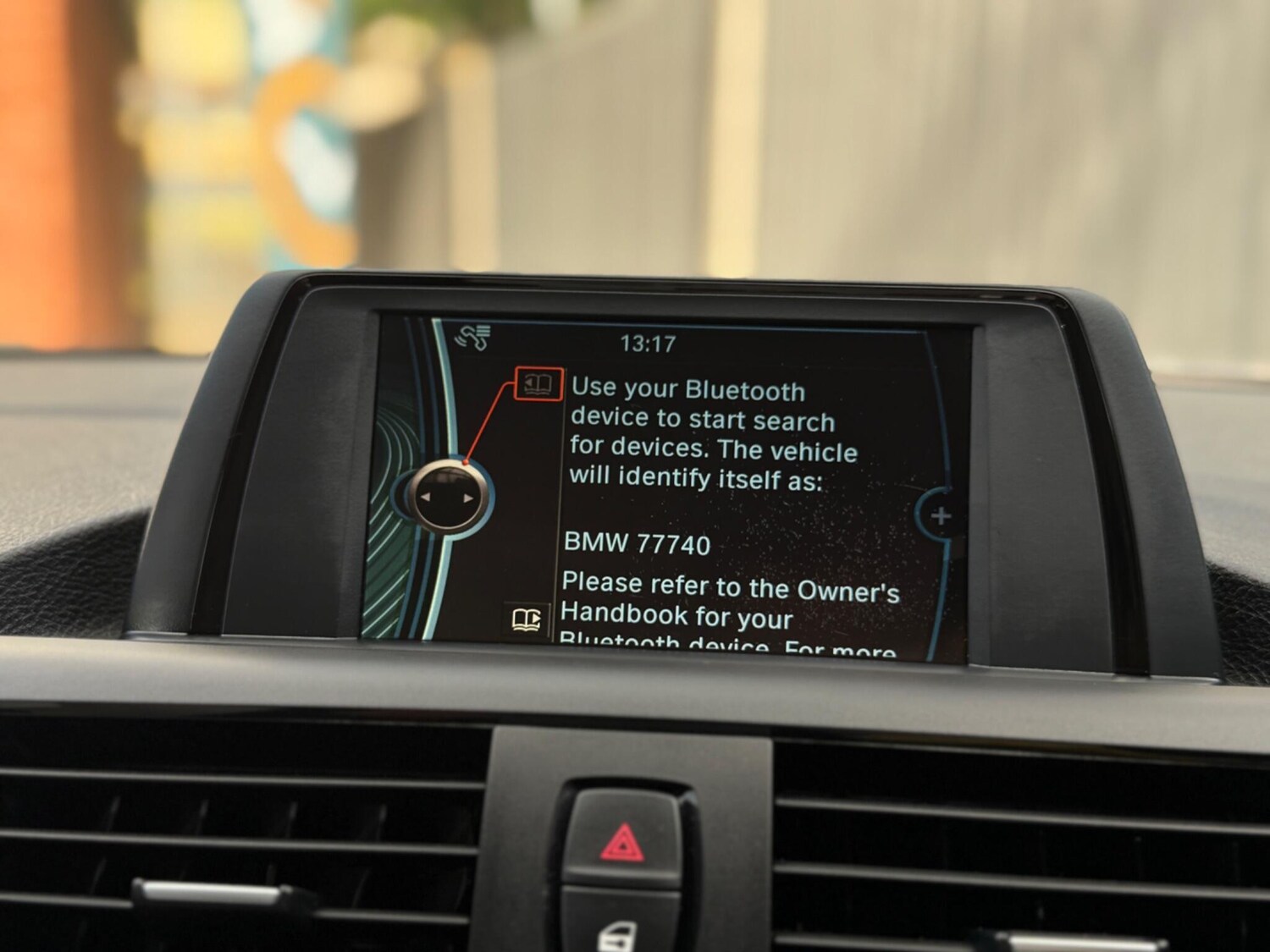Expand the handbook entry at screen bottom
The height and width of the screenshot is (952, 1270).
coord(526,620)
